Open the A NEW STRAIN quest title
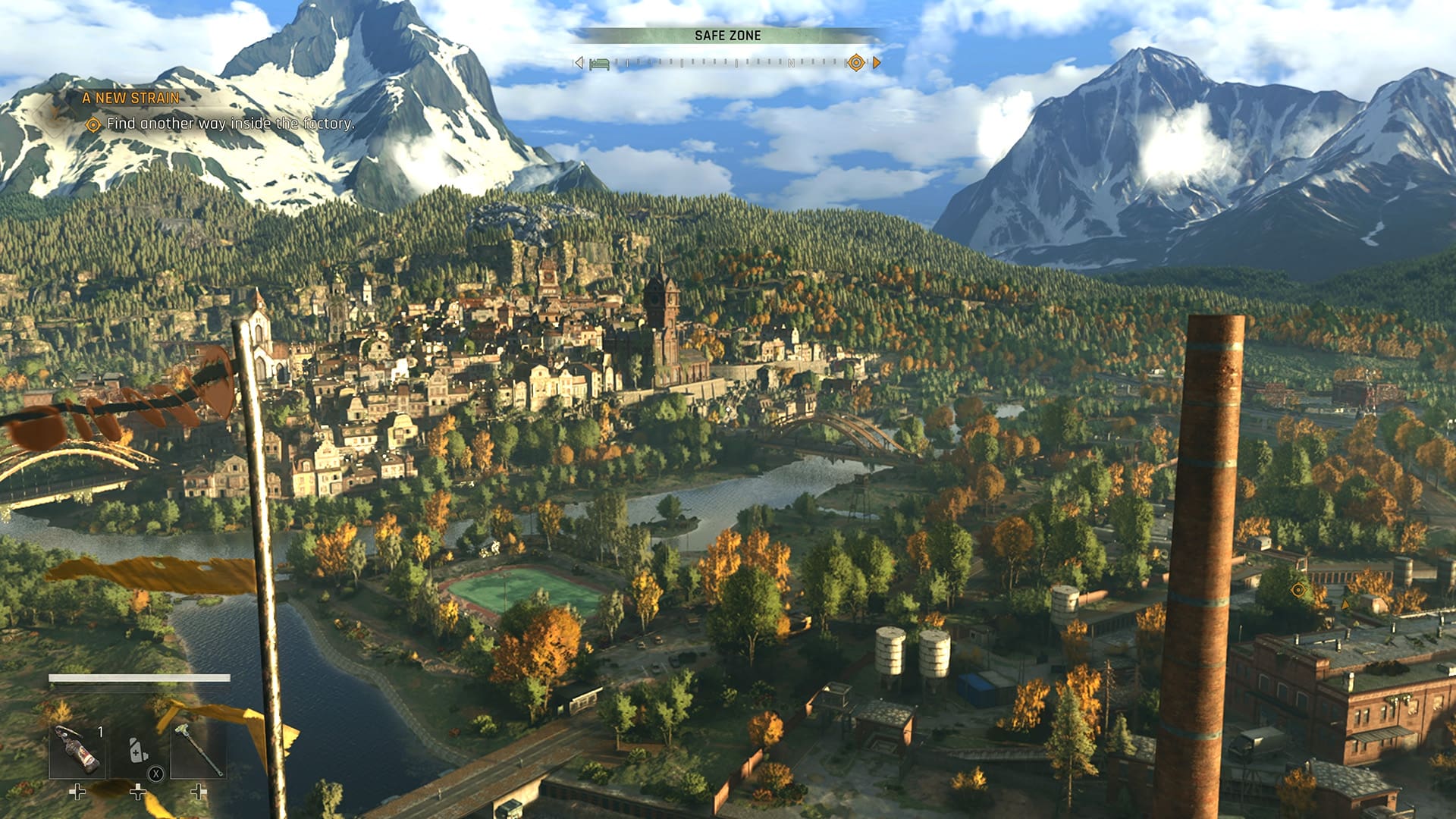Viewport: 1456px width, 819px height. click(131, 97)
